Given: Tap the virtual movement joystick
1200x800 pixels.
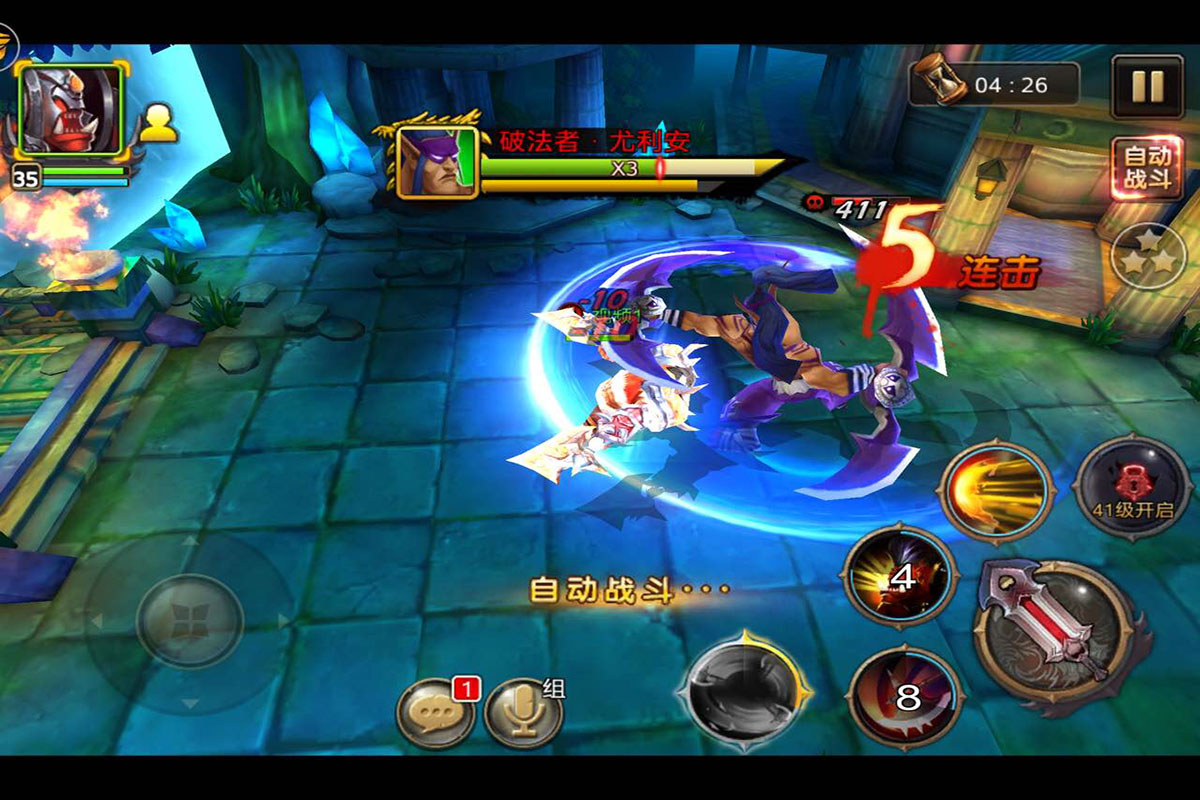Looking at the screenshot, I should (189, 621).
